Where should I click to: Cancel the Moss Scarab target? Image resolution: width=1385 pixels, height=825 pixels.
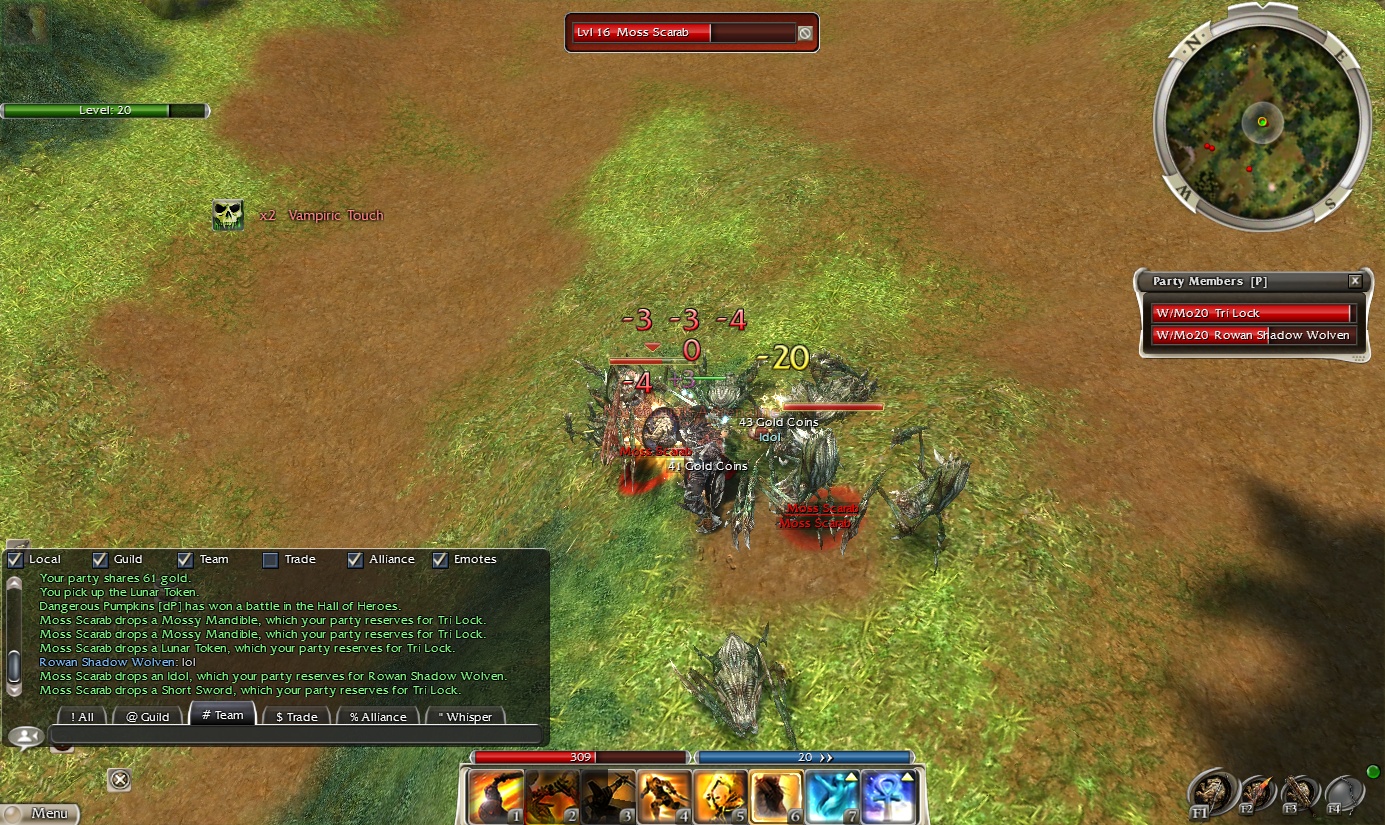point(805,33)
